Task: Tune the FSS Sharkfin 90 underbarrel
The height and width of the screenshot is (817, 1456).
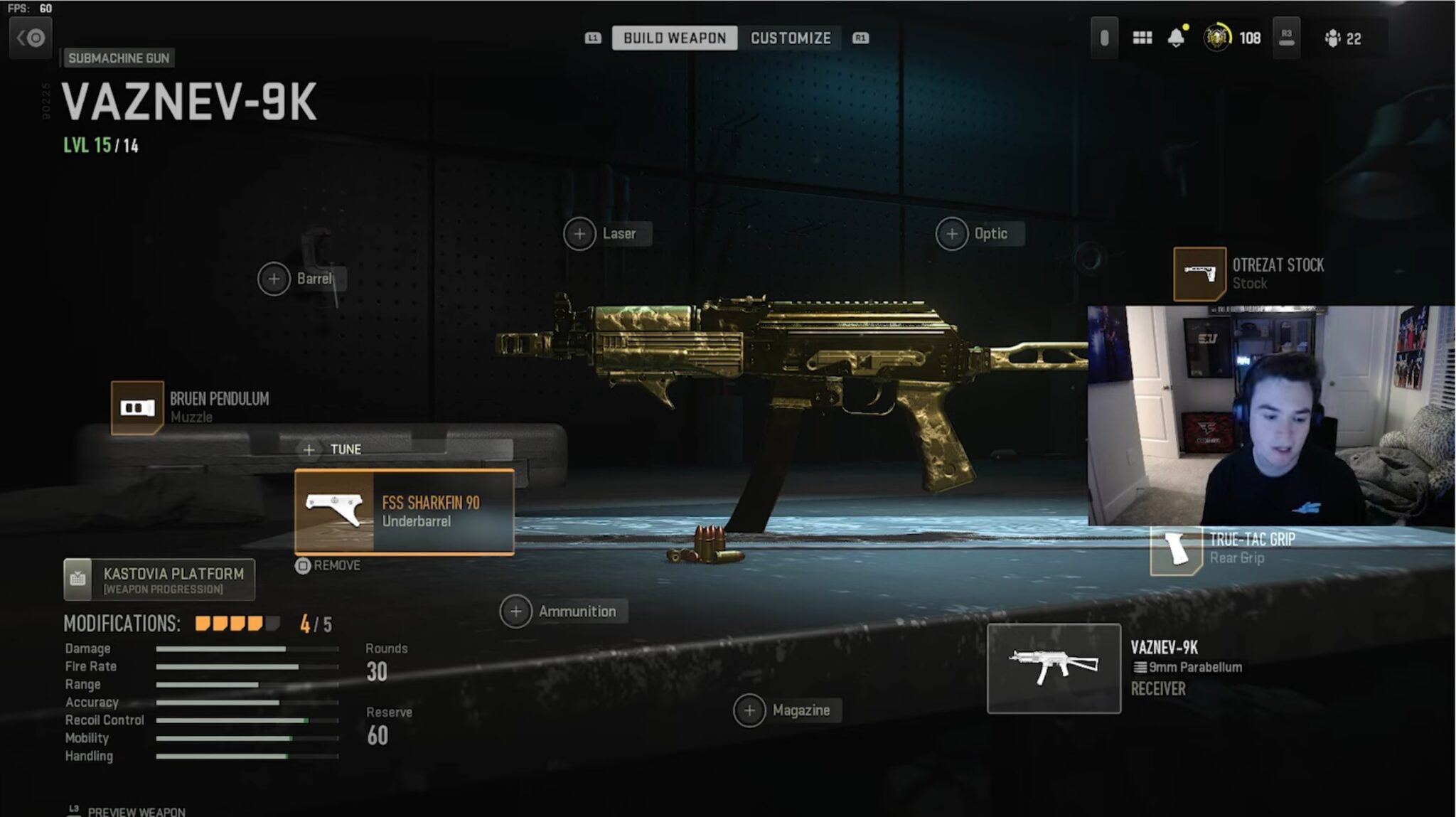Action: (334, 449)
